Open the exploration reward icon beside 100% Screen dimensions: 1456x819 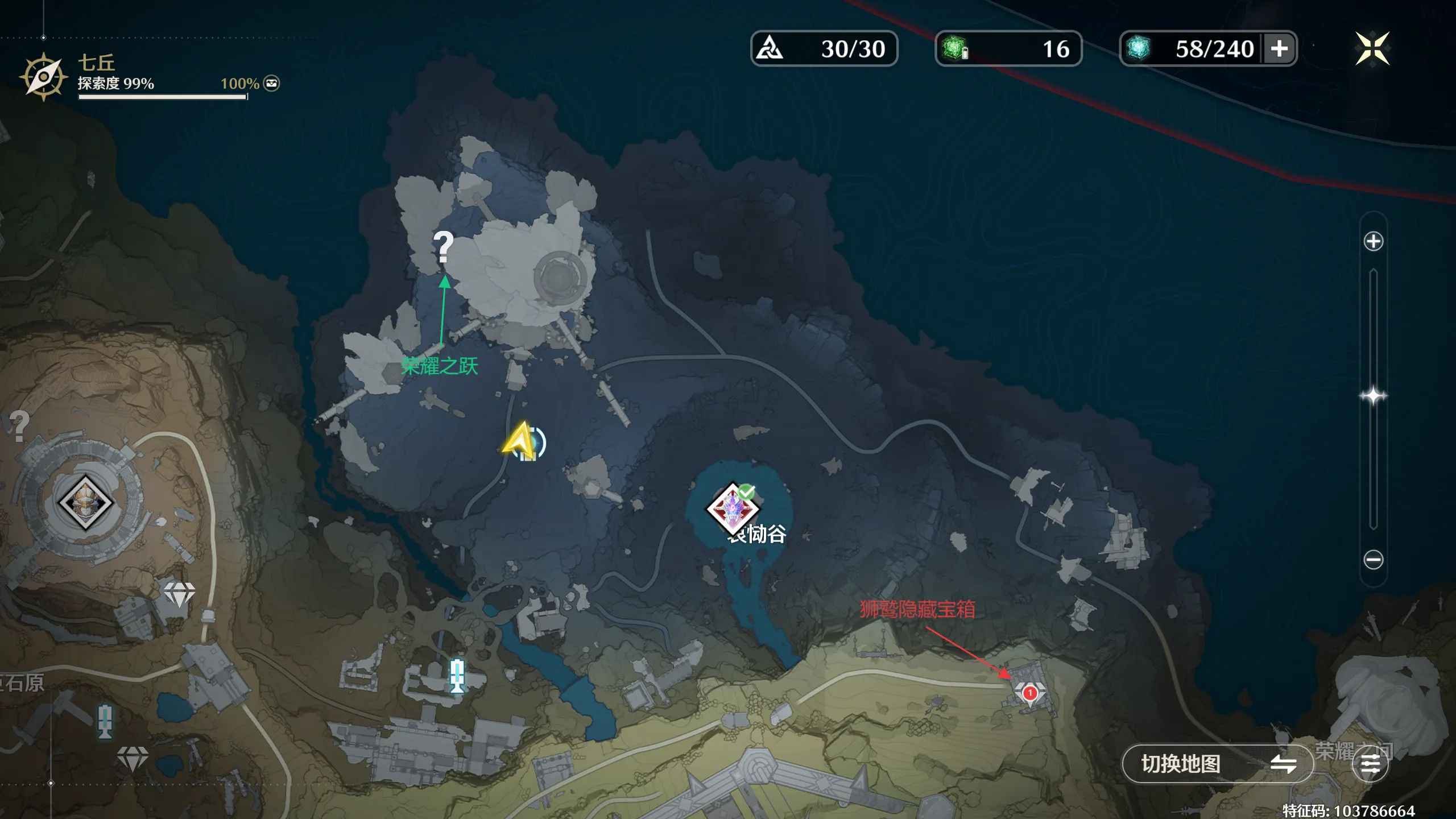[272, 84]
